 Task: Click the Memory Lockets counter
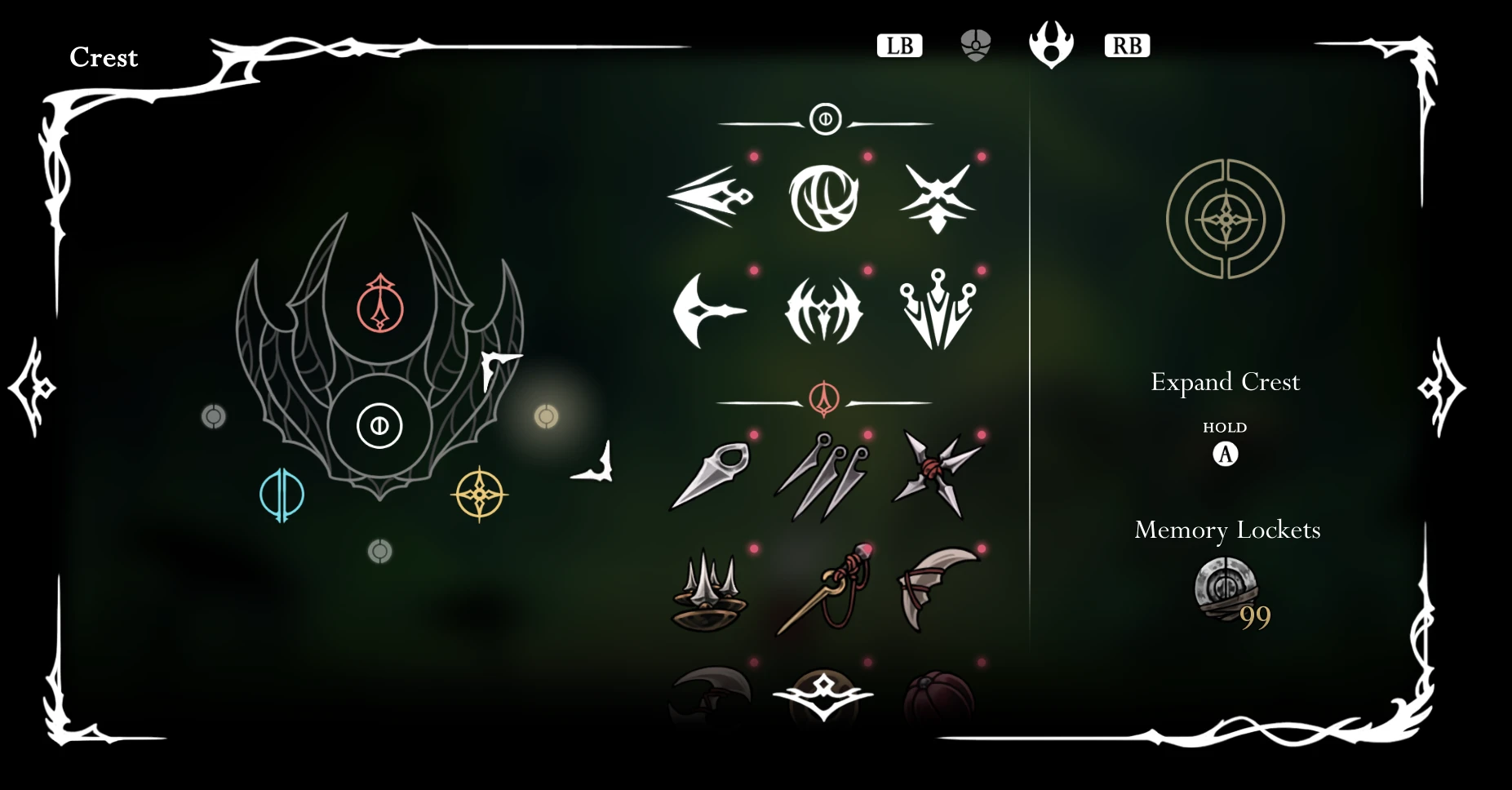(x=1226, y=594)
